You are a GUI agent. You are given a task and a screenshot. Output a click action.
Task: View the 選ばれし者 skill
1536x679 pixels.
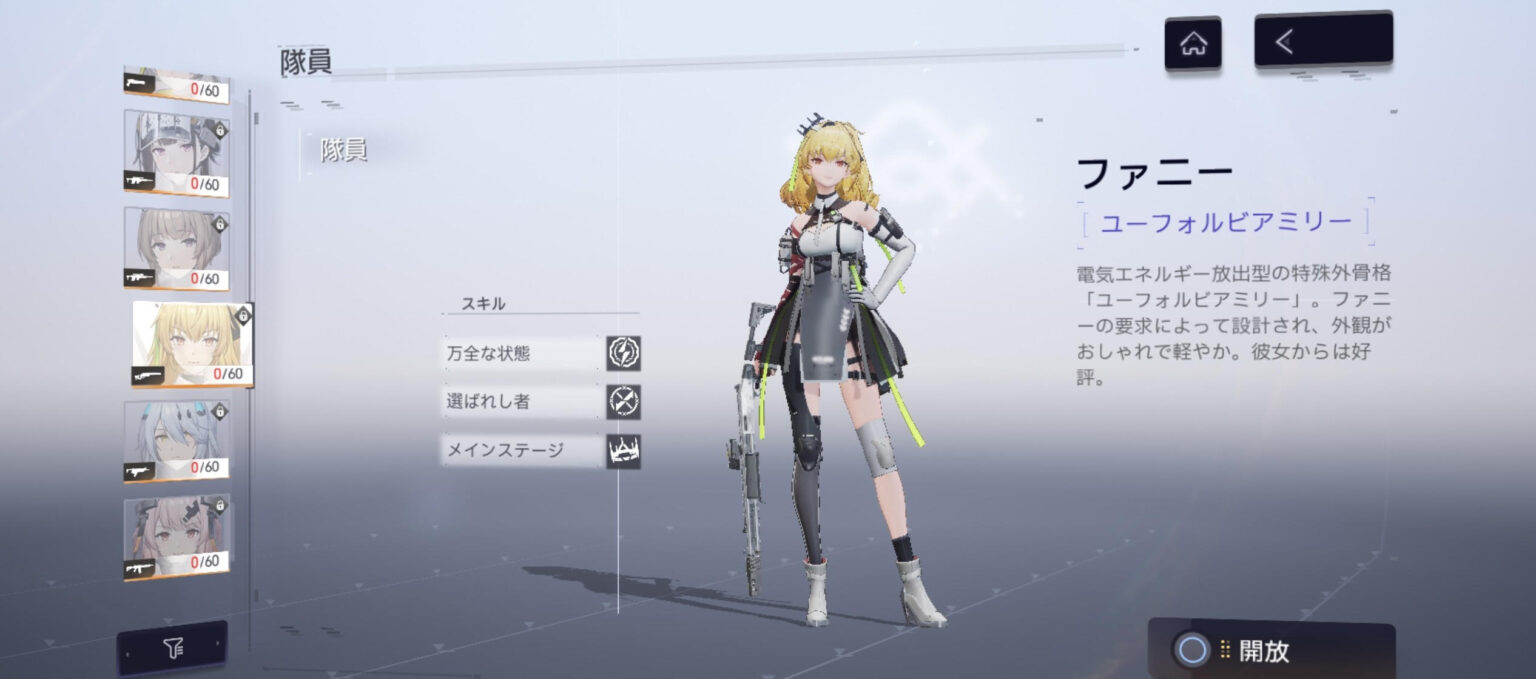point(541,401)
